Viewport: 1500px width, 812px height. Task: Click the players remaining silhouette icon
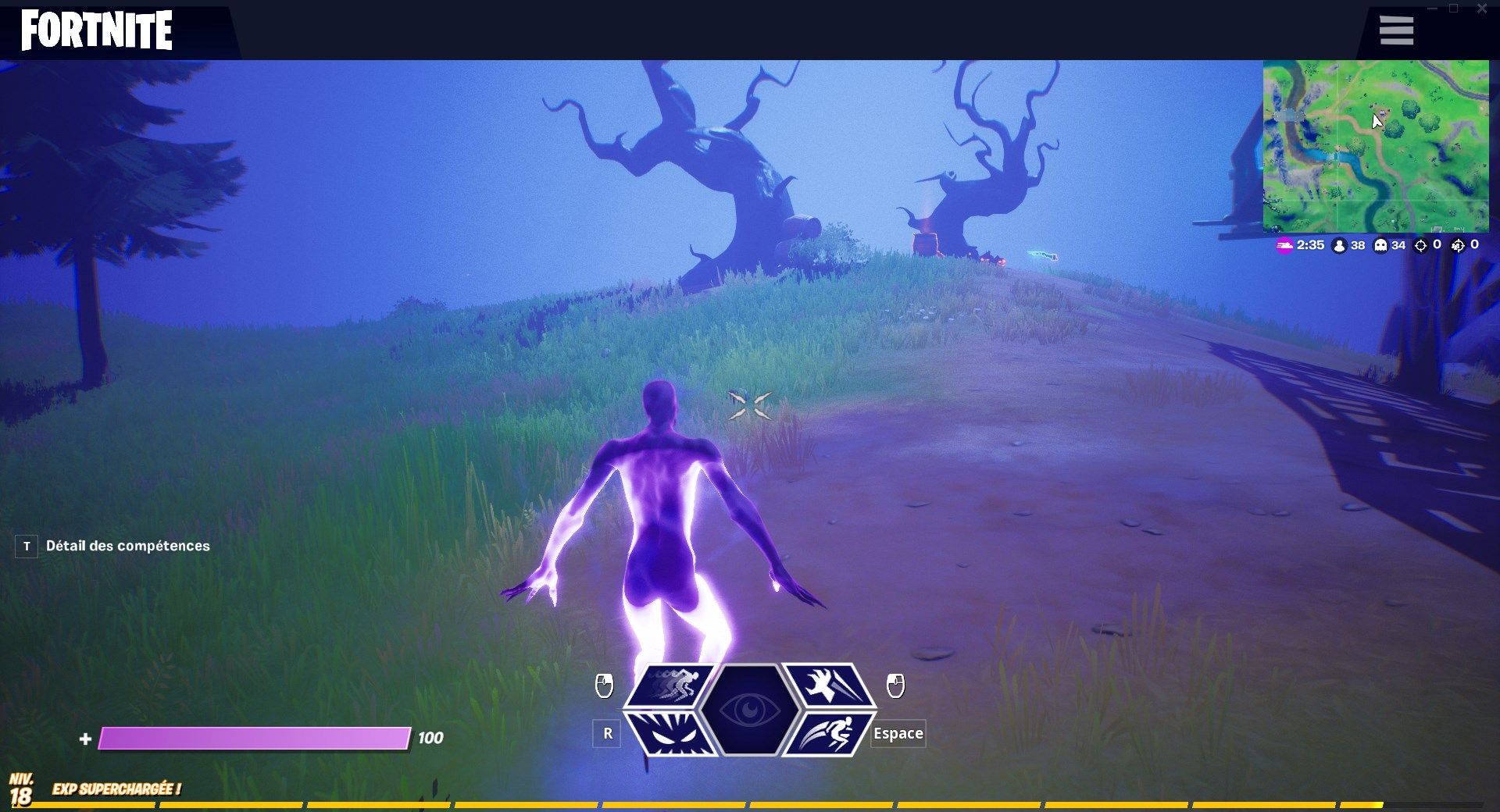[1339, 245]
